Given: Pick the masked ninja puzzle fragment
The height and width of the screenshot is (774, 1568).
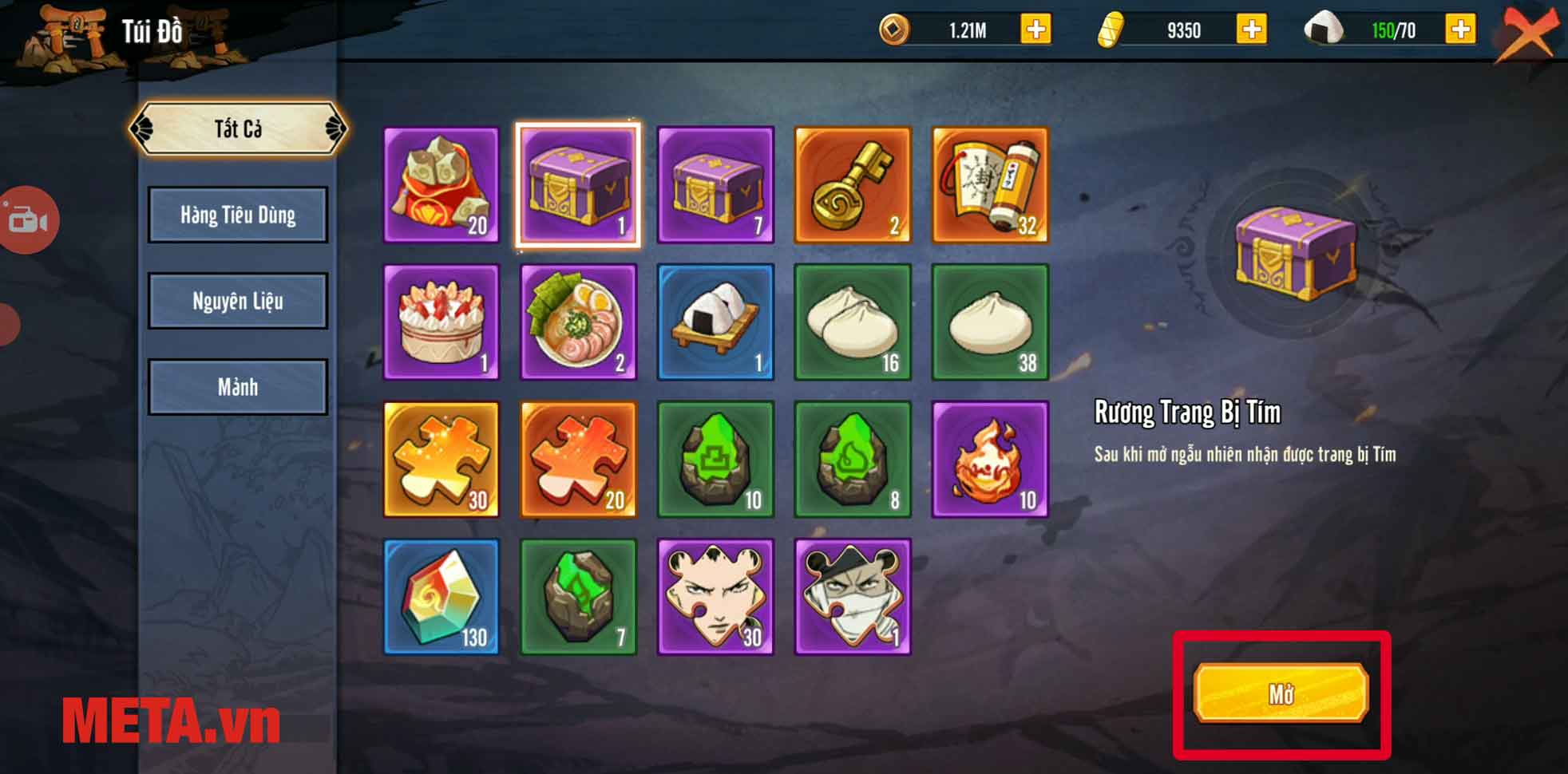Looking at the screenshot, I should coord(853,597).
